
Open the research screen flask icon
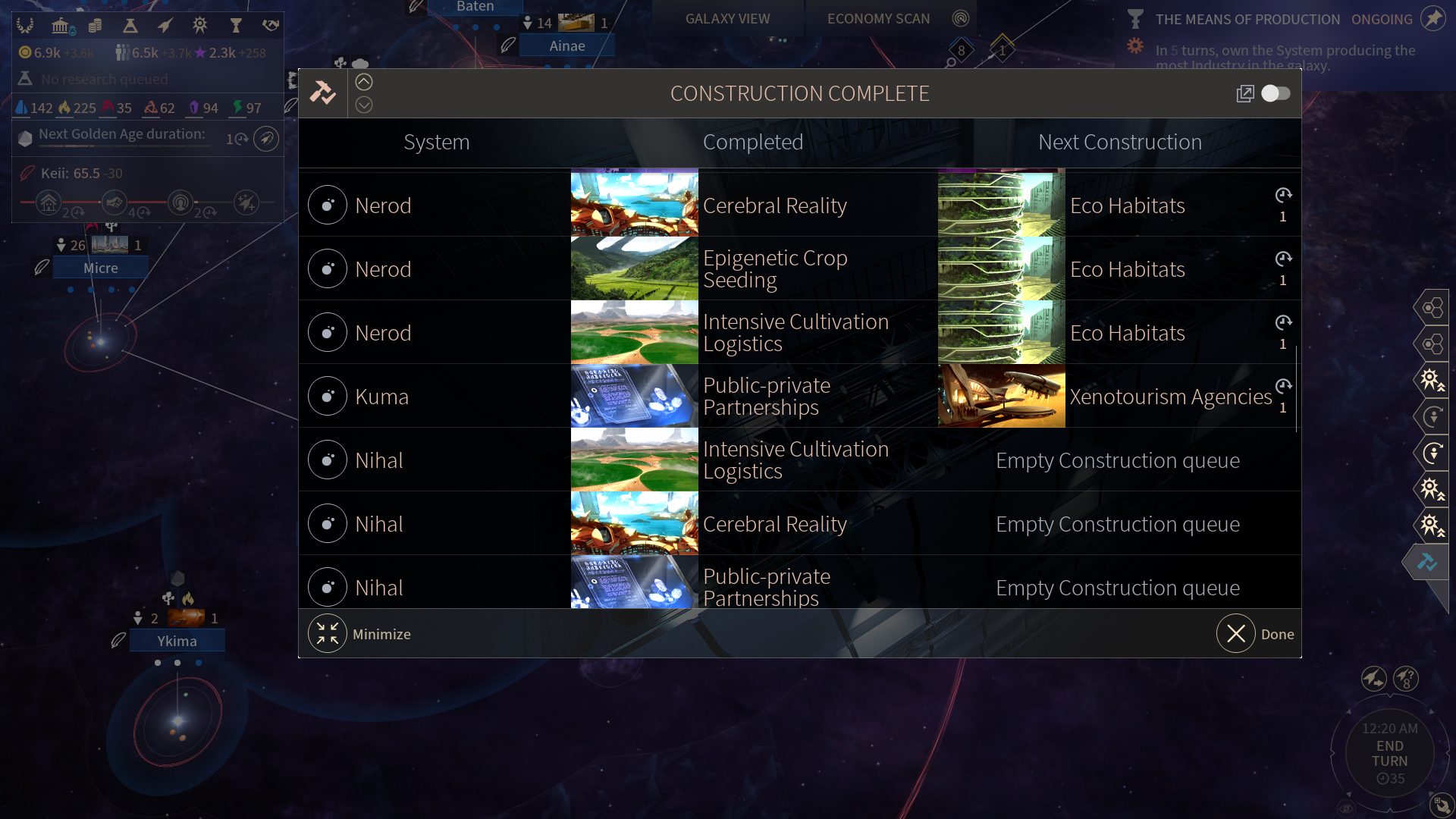pos(130,27)
